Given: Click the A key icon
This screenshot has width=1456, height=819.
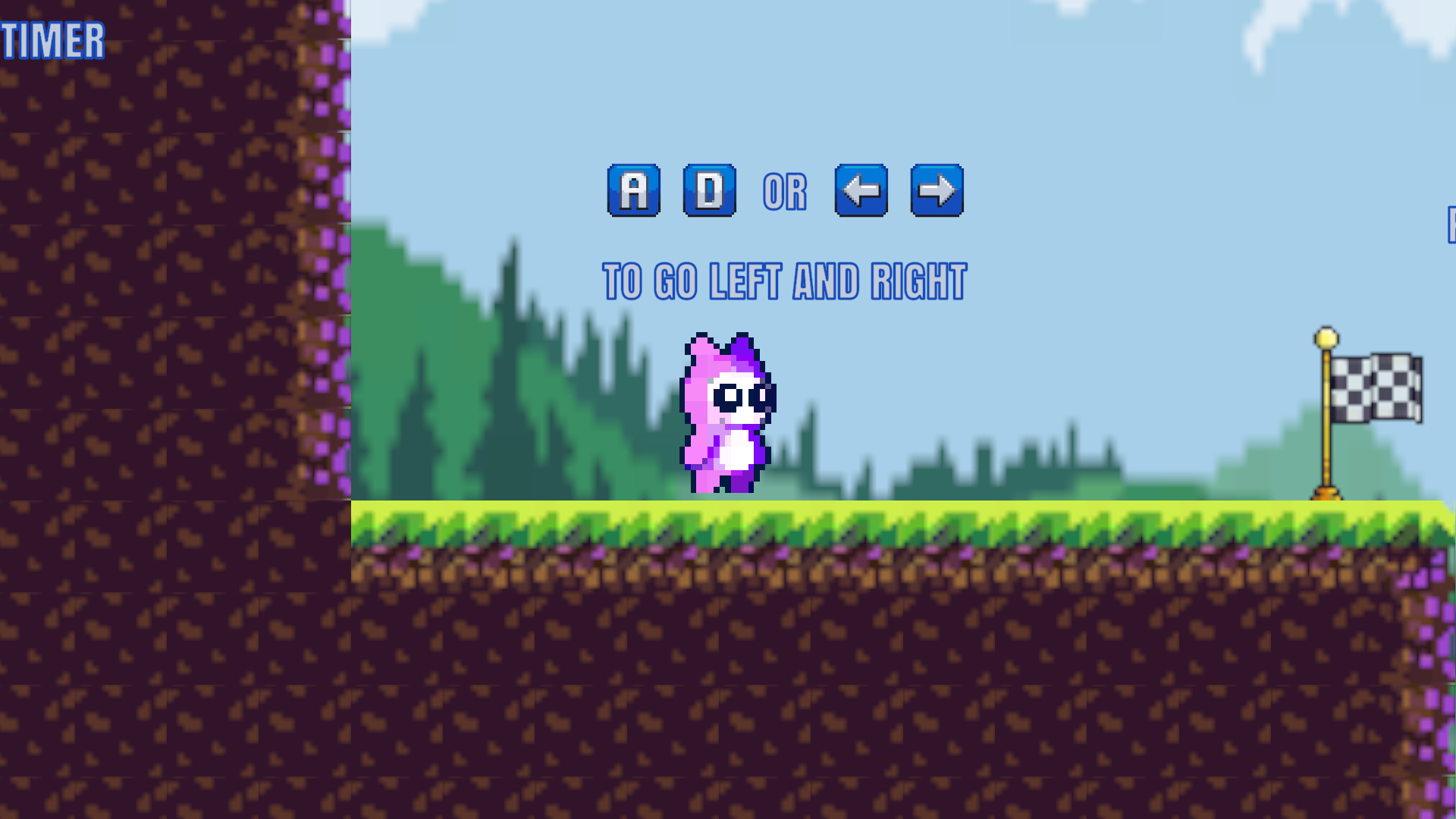Looking at the screenshot, I should pos(634,190).
